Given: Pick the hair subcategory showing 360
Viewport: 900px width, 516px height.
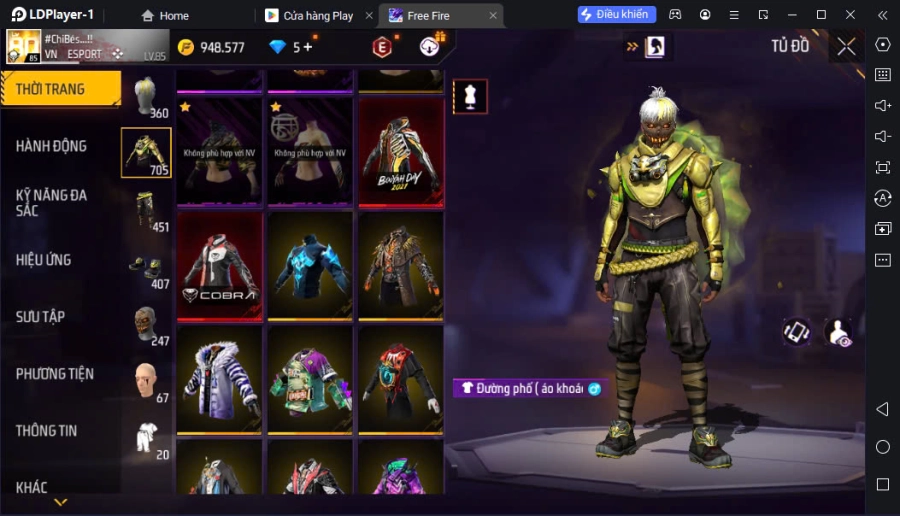Looking at the screenshot, I should pyautogui.click(x=146, y=97).
